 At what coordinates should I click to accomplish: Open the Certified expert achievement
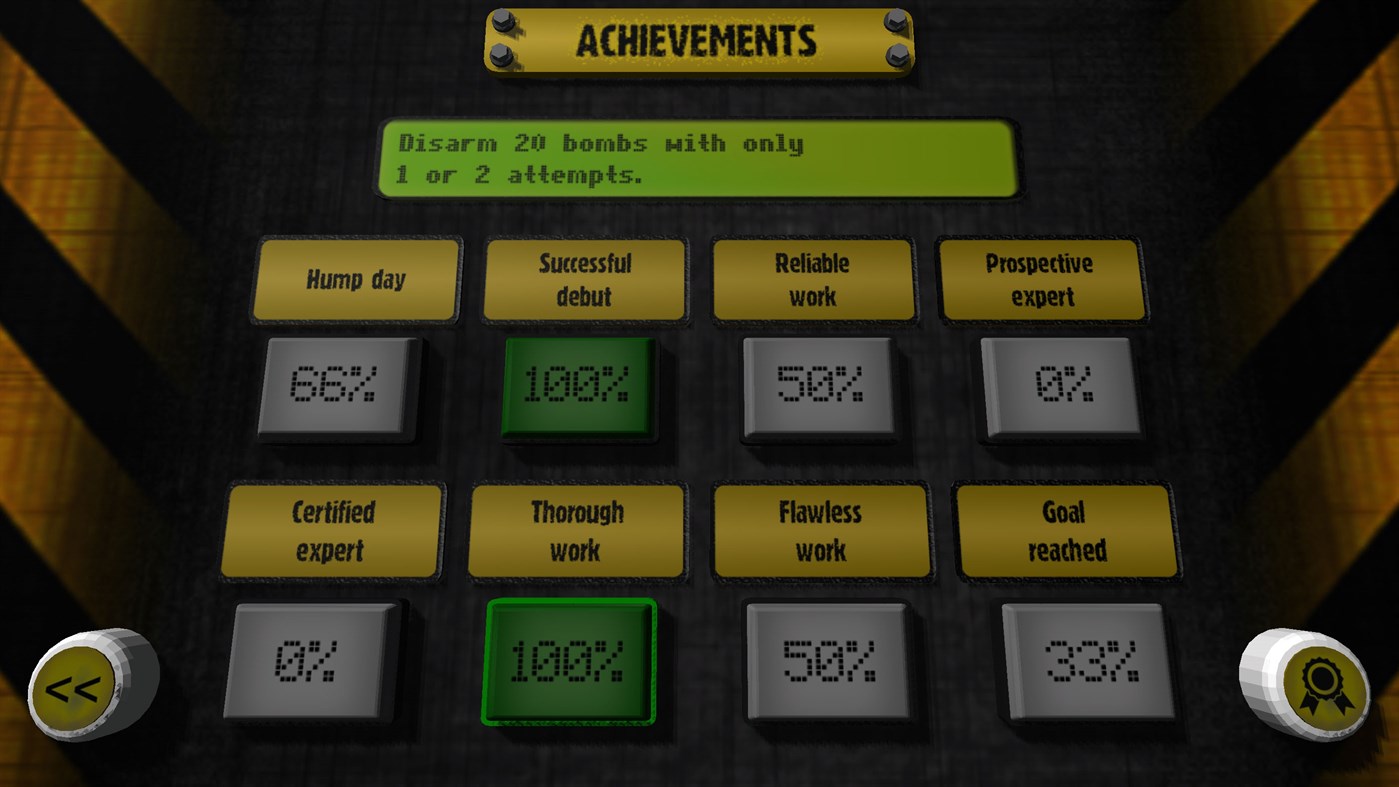(x=333, y=529)
